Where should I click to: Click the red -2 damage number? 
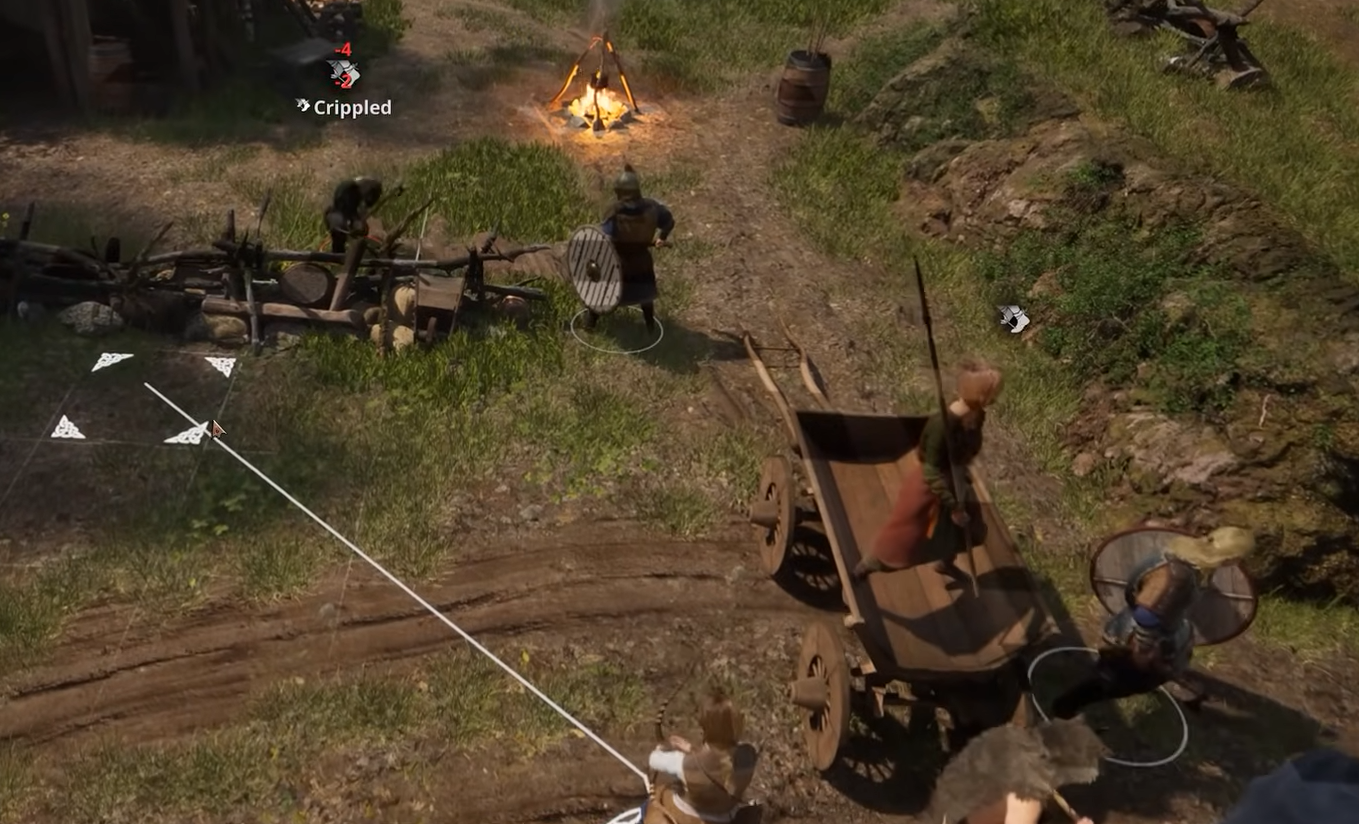pos(346,80)
